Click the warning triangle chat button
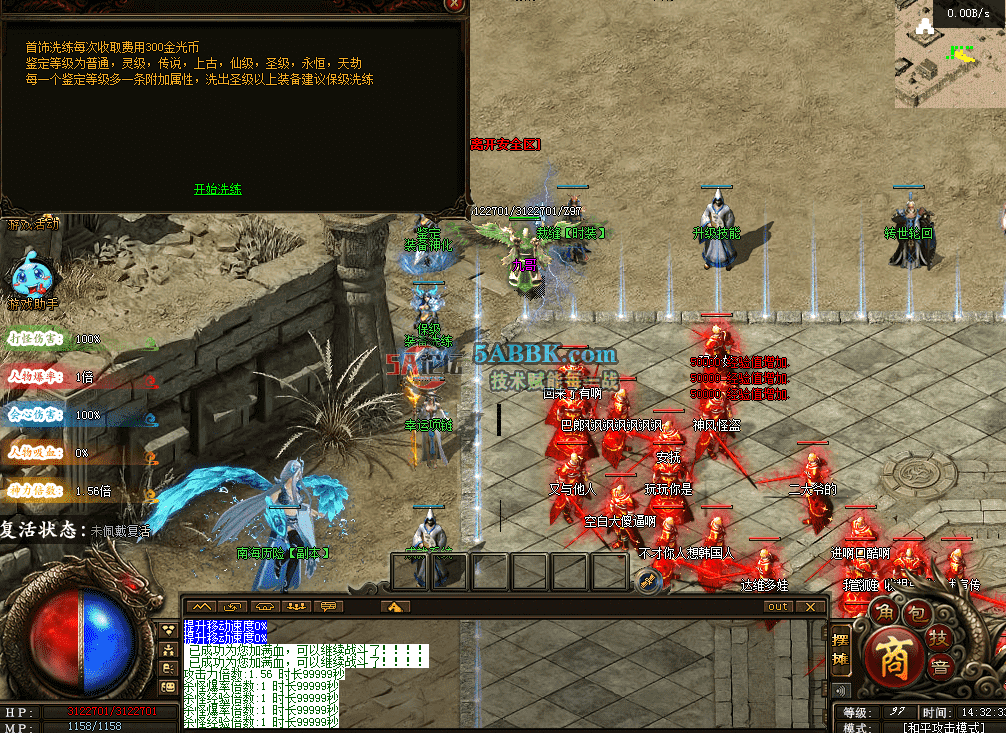The image size is (1006, 733). [x=395, y=607]
